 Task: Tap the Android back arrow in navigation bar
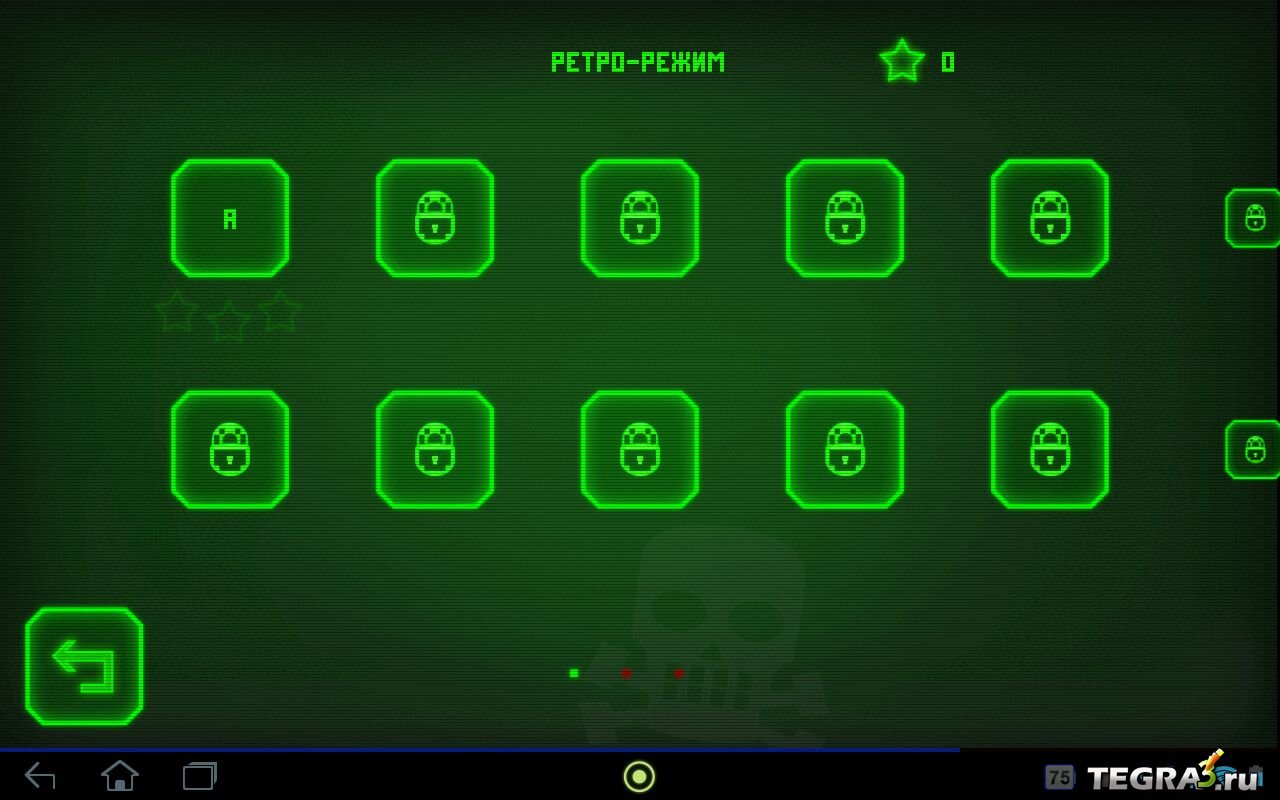pyautogui.click(x=40, y=775)
